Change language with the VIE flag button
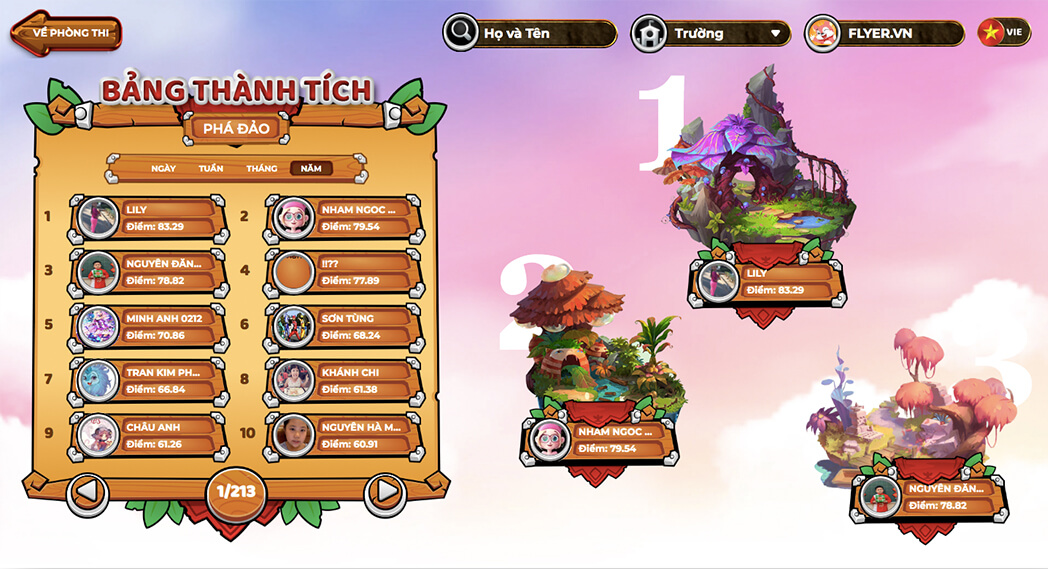This screenshot has height=569, width=1048. click(x=1003, y=32)
